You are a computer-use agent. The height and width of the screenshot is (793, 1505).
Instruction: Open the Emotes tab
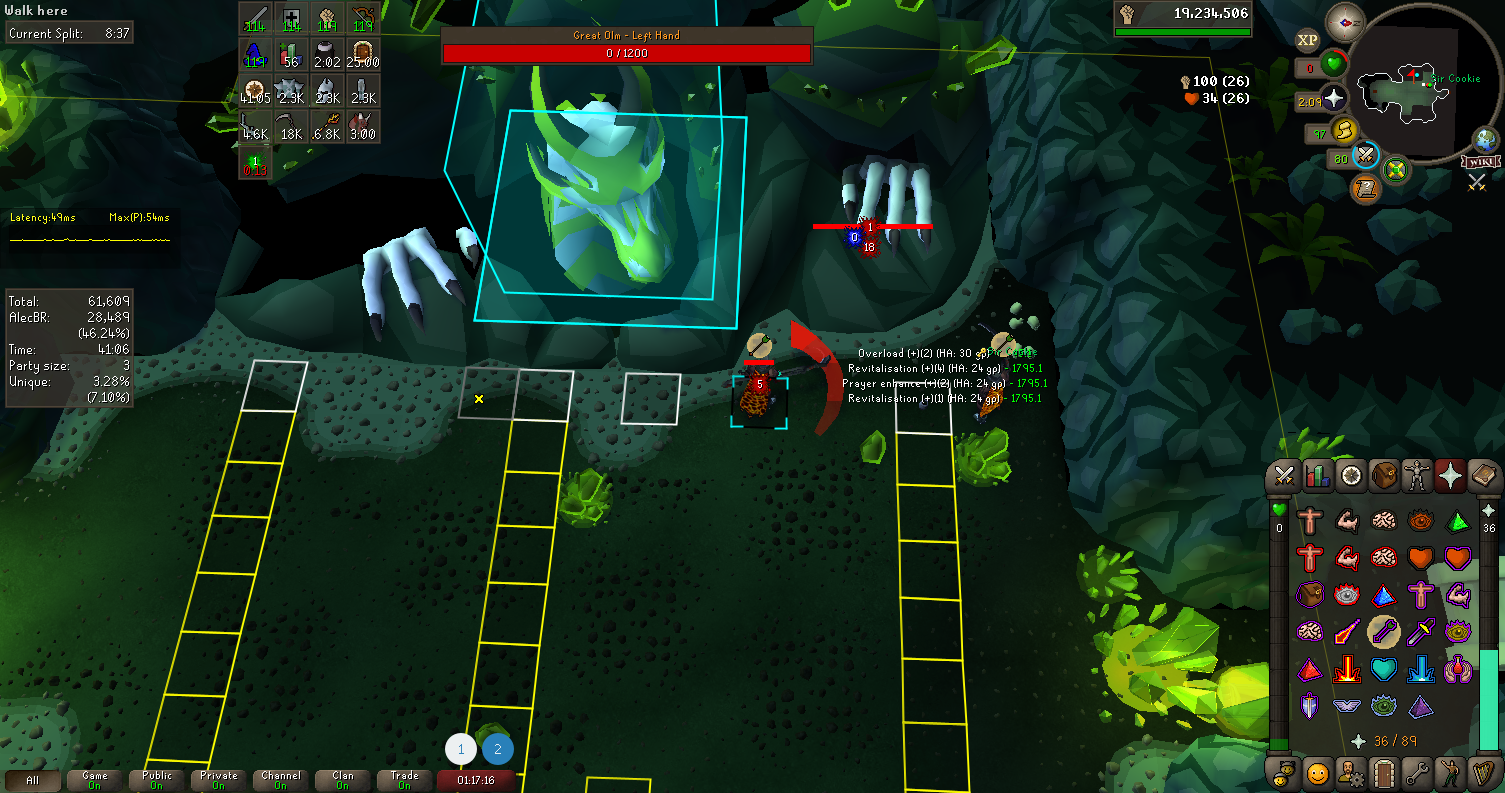pos(1450,772)
